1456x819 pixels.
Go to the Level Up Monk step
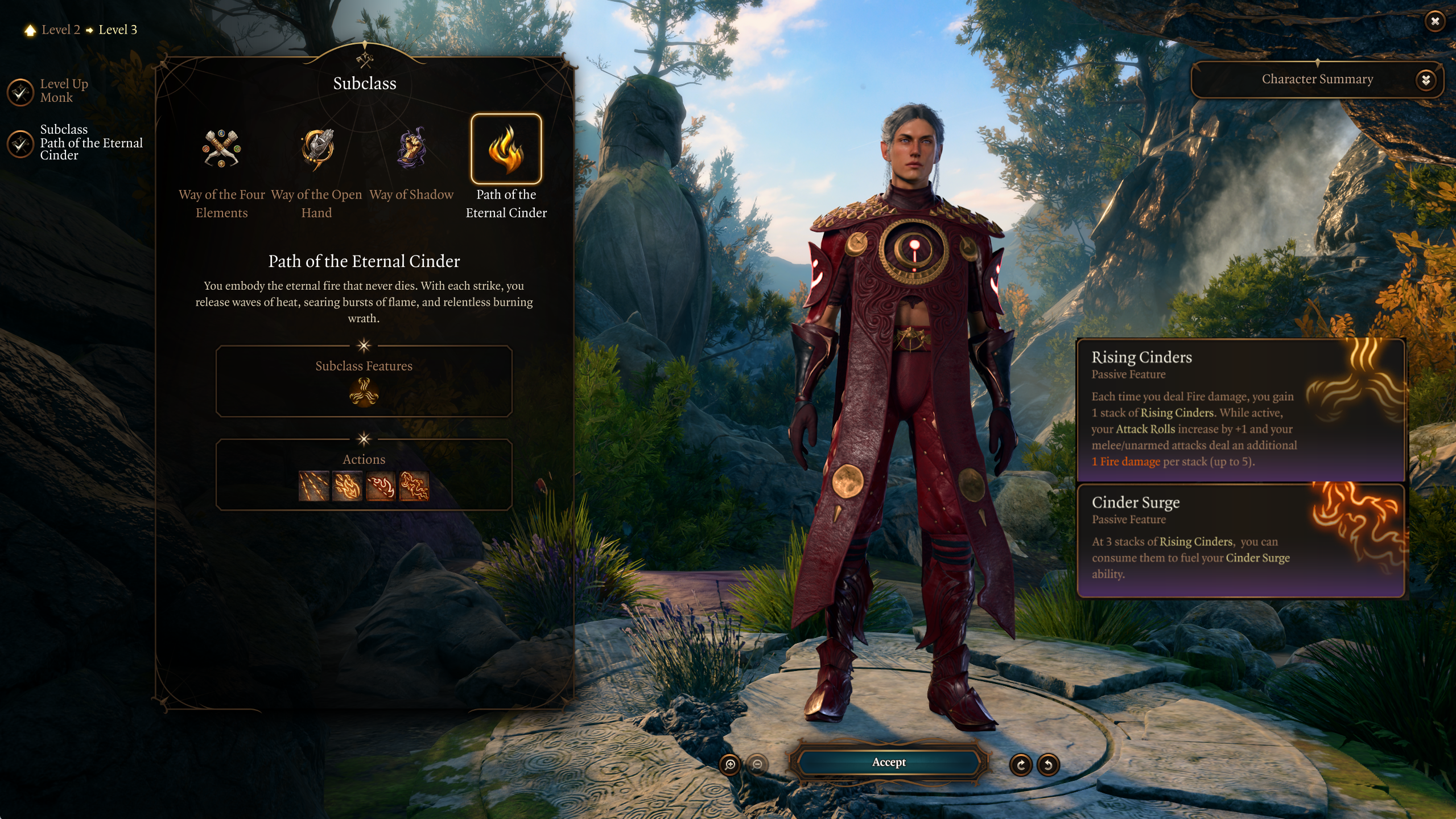(20, 92)
